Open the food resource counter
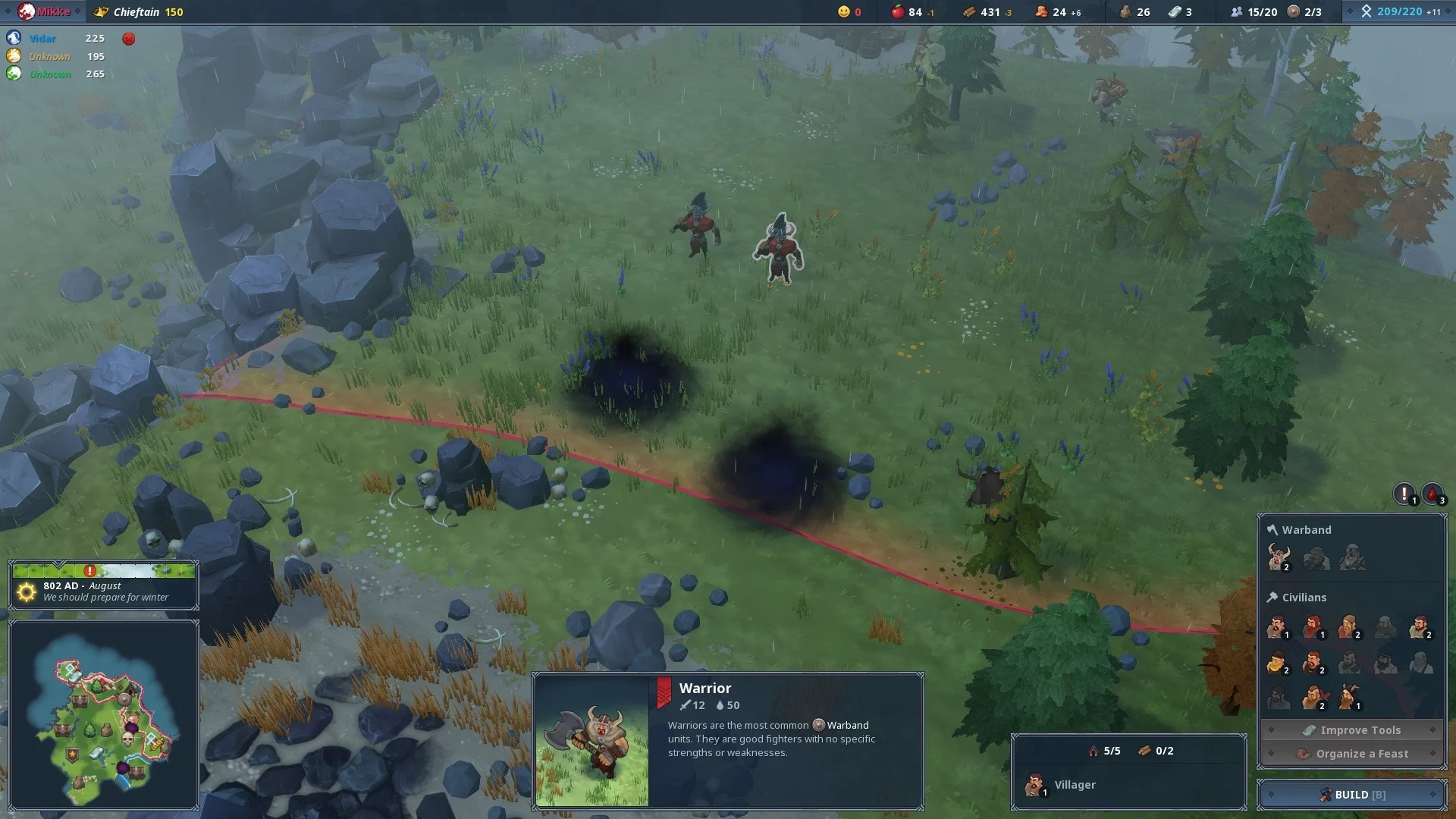The width and height of the screenshot is (1456, 819). pos(912,12)
